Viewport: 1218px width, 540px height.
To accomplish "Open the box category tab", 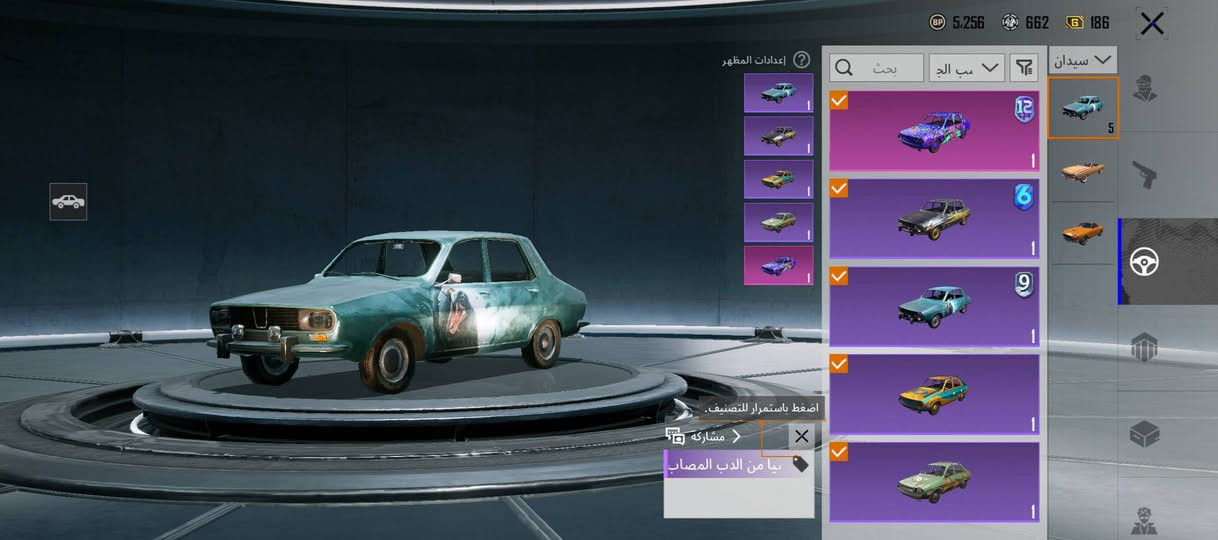I will point(1145,435).
